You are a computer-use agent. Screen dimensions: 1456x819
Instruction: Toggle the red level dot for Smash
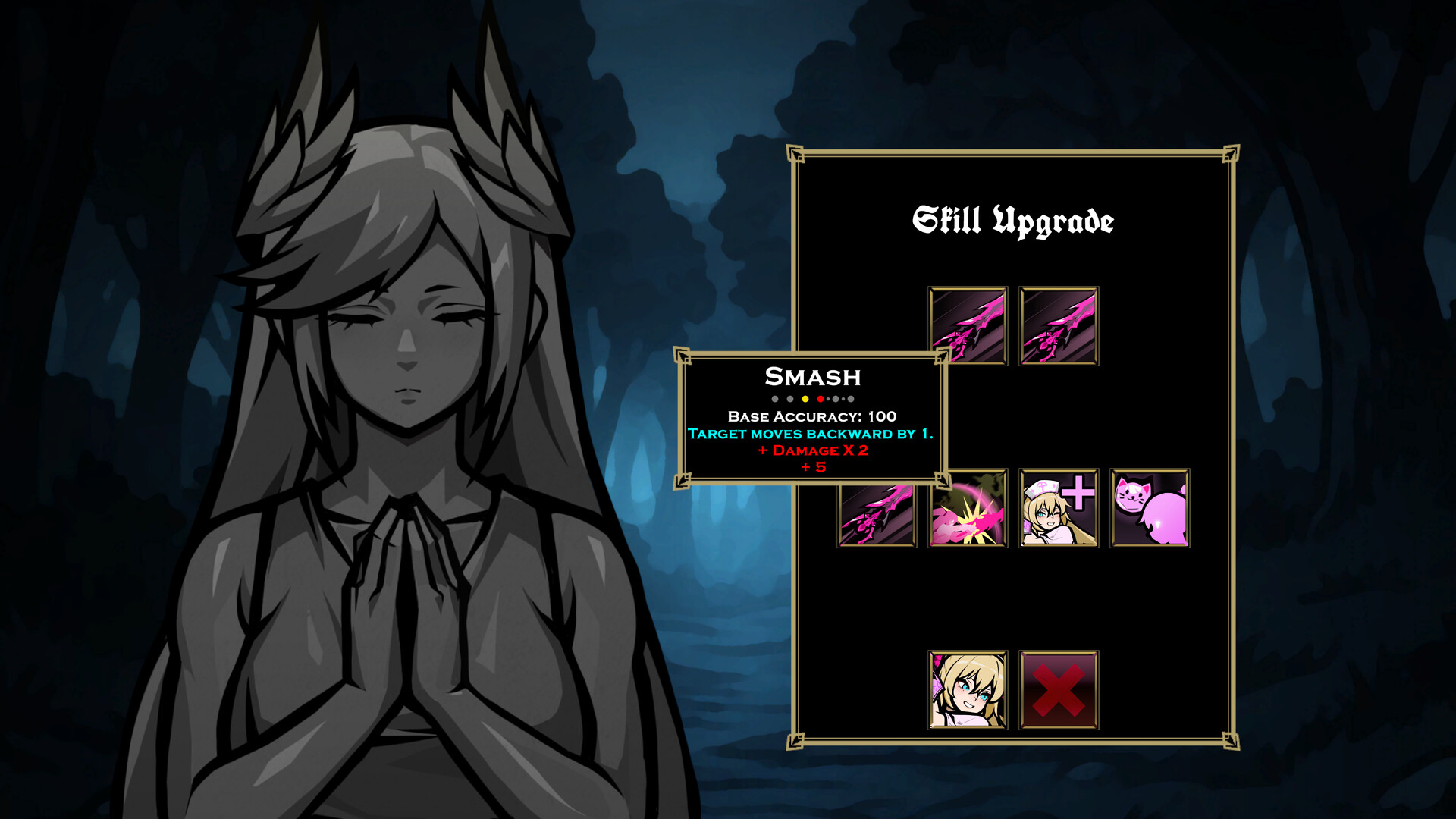(x=820, y=399)
